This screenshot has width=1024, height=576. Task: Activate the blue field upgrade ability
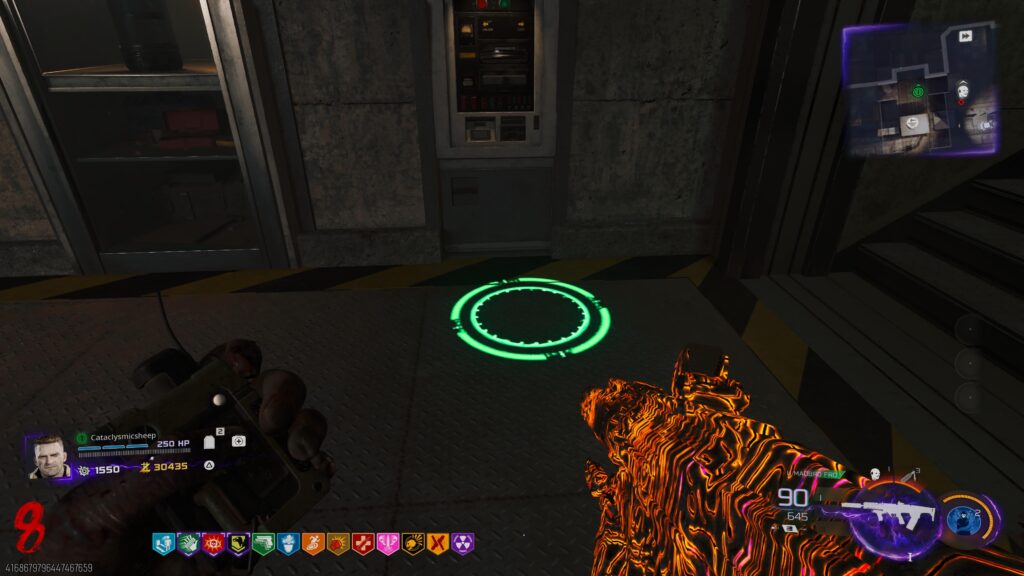click(961, 514)
